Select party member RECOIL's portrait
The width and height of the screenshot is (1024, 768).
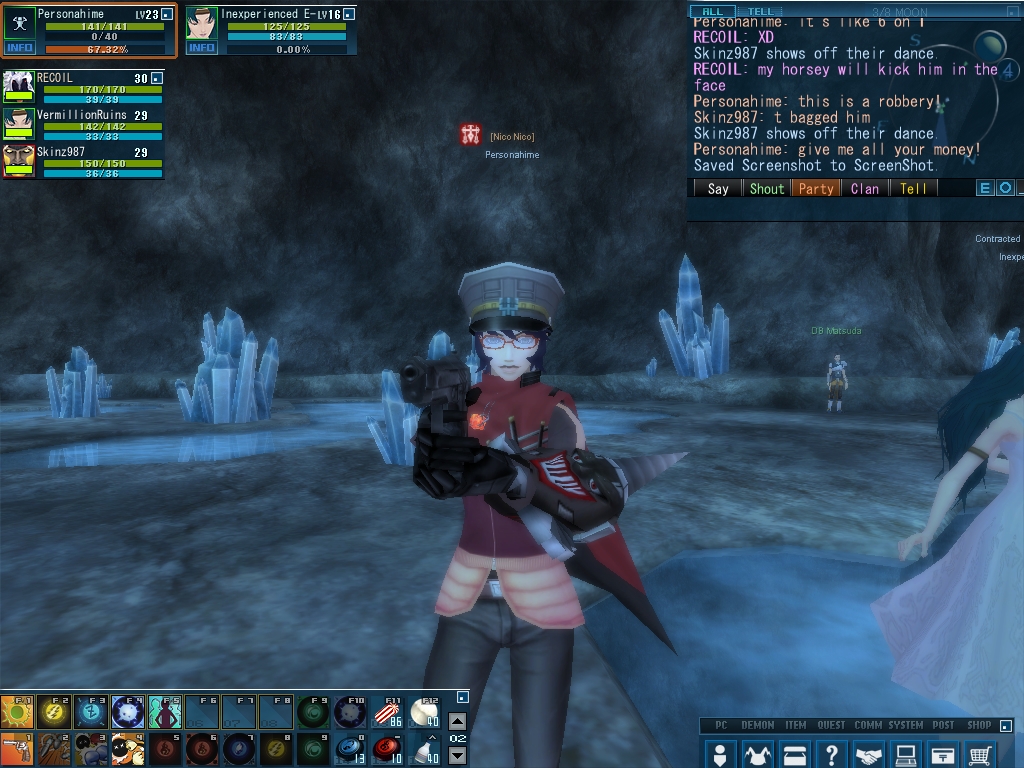(x=19, y=86)
